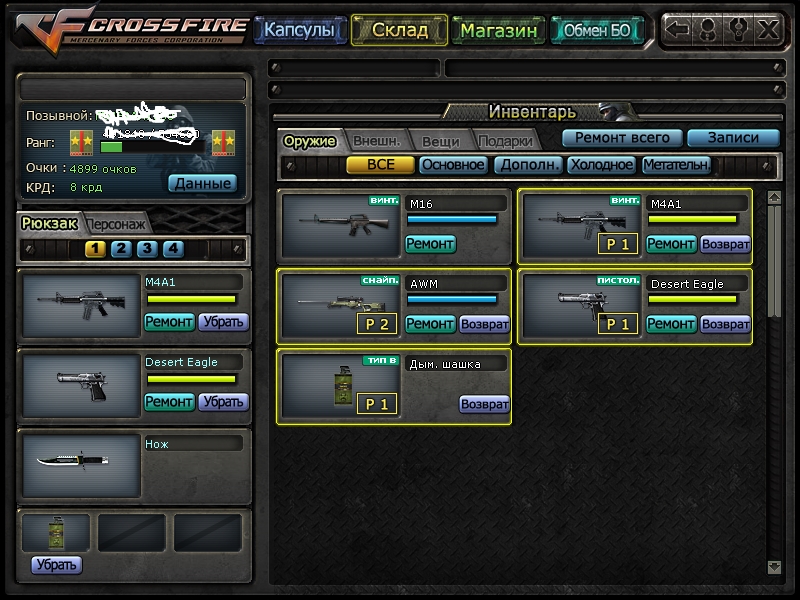Close the window with the X button

[x=768, y=29]
